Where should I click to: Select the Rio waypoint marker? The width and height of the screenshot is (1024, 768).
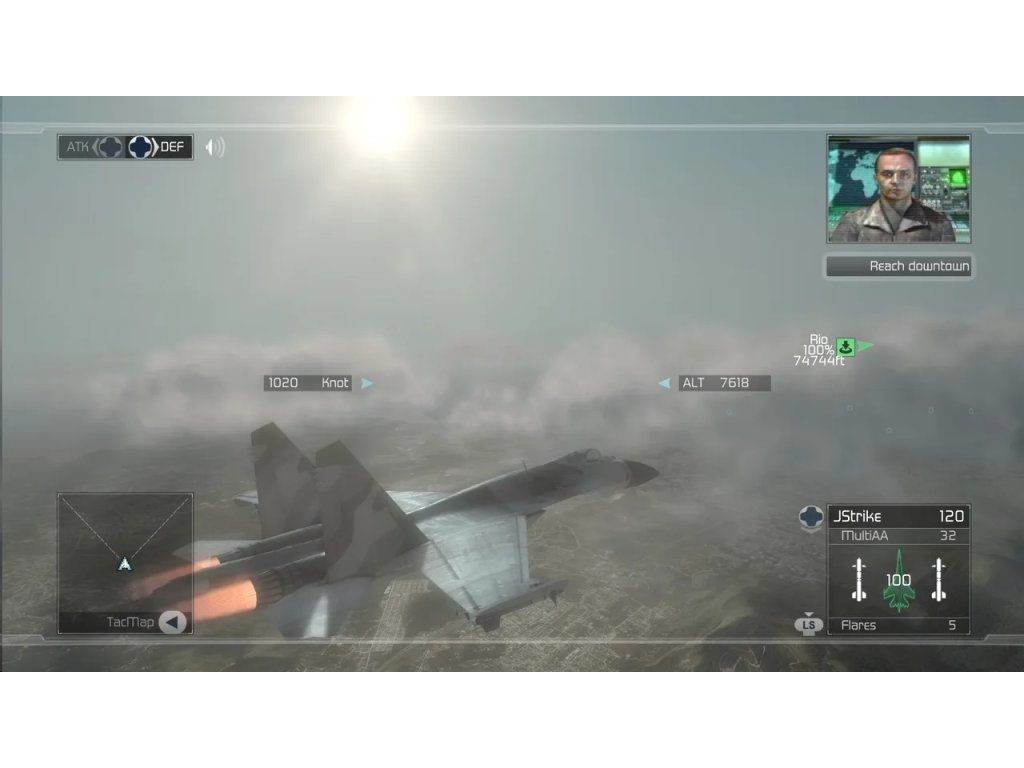(x=846, y=346)
